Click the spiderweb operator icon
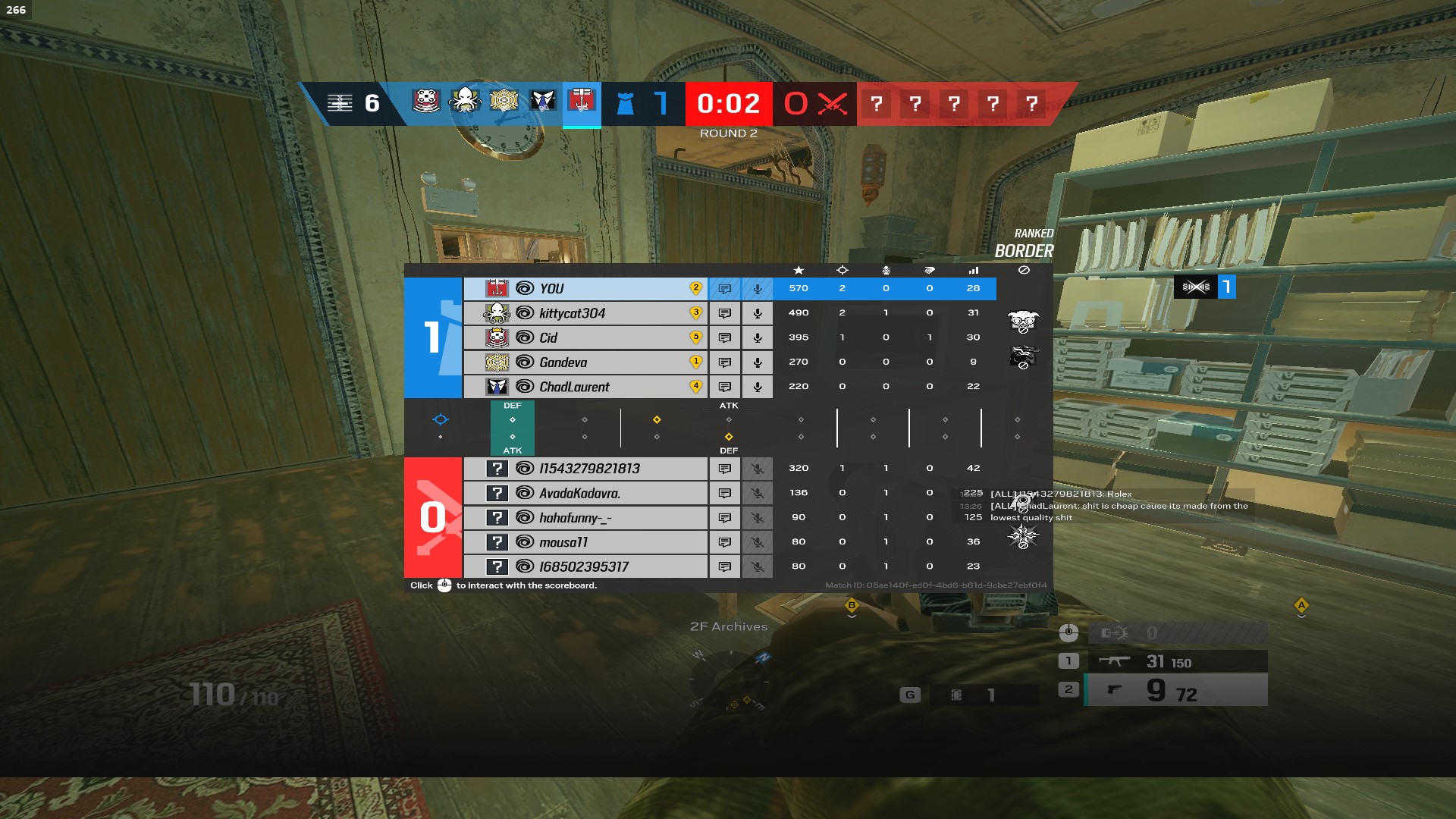This screenshot has width=1456, height=819. point(504,102)
